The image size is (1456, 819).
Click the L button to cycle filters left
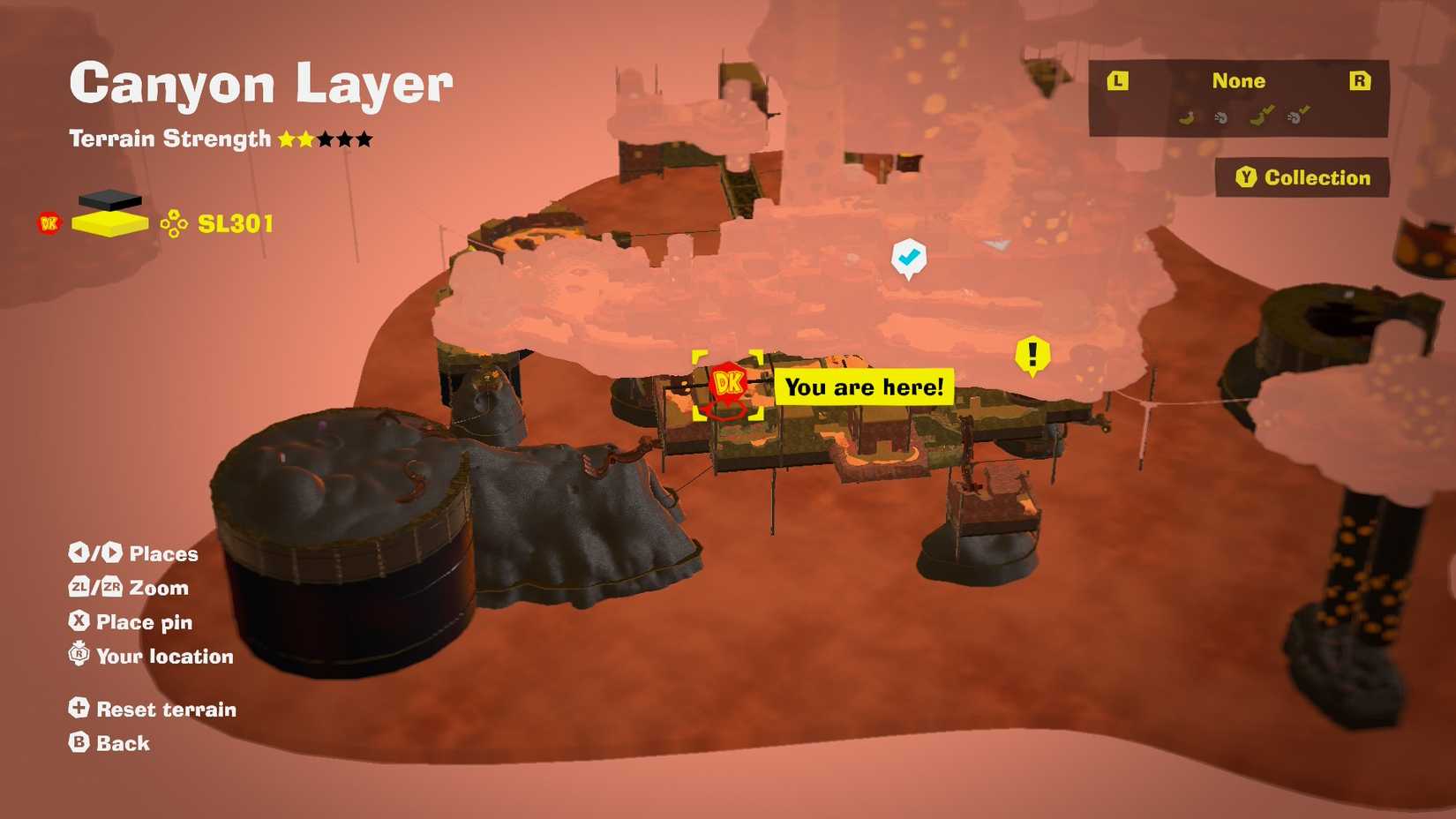[1117, 80]
